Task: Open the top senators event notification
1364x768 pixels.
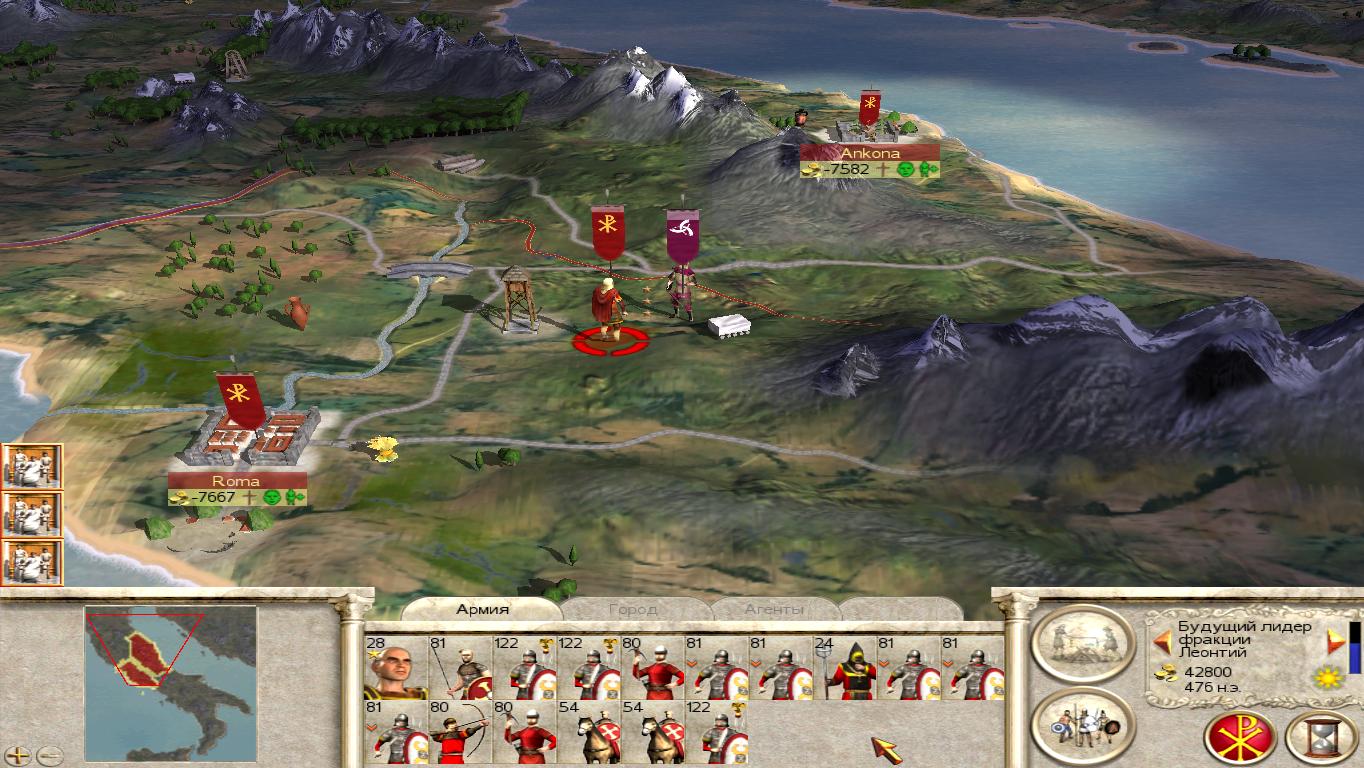Action: (32, 466)
